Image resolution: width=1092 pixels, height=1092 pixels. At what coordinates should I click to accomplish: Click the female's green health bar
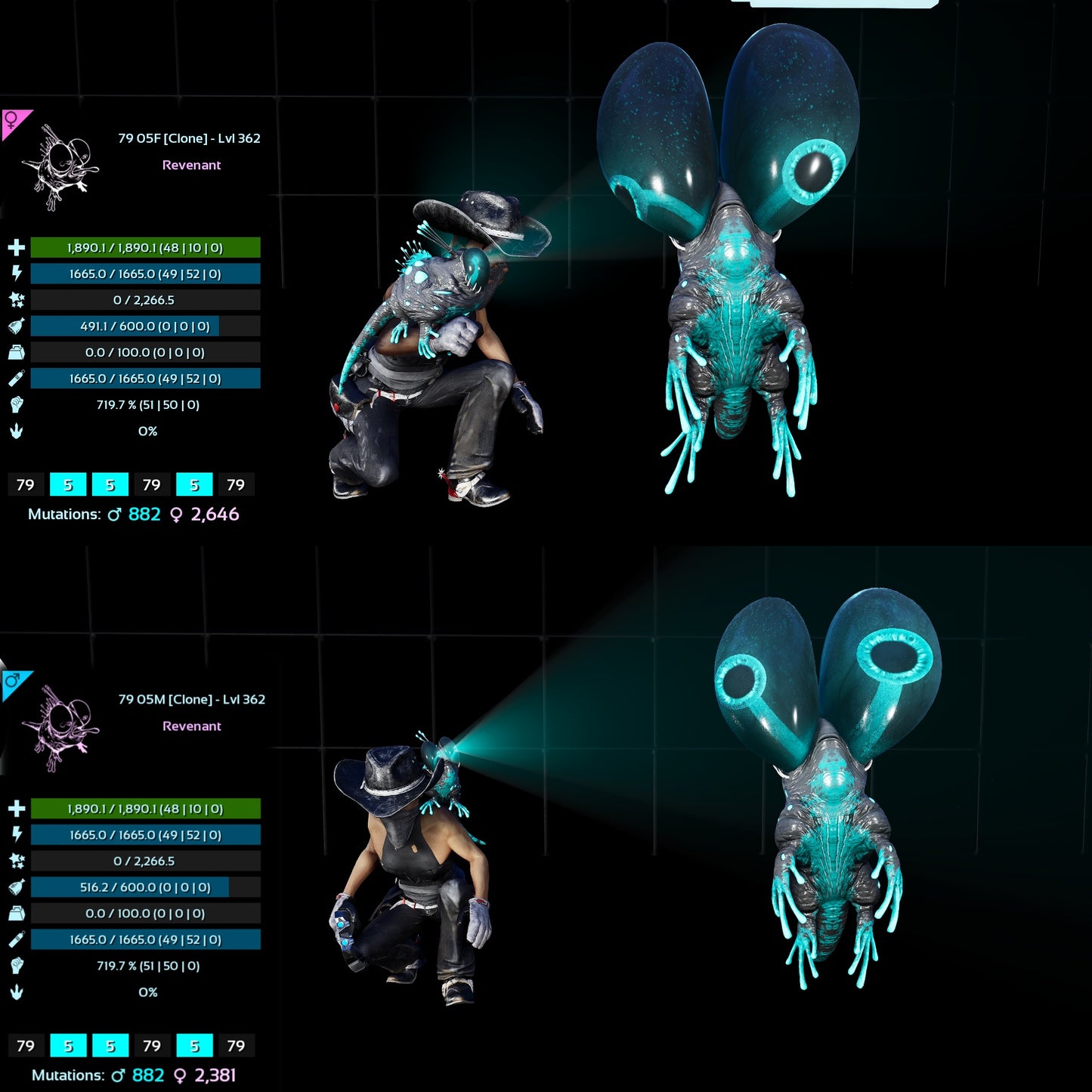pyautogui.click(x=144, y=247)
